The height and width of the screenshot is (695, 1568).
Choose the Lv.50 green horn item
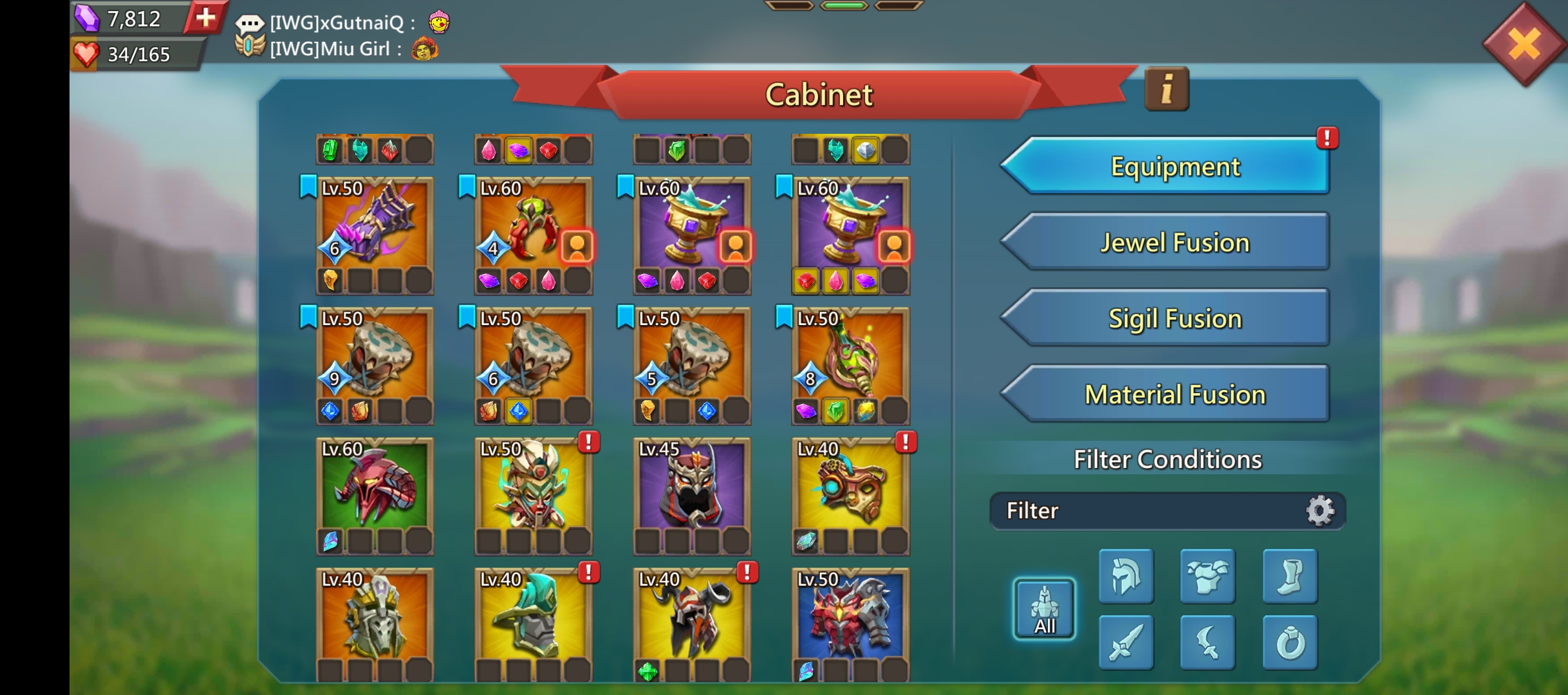[x=850, y=354]
